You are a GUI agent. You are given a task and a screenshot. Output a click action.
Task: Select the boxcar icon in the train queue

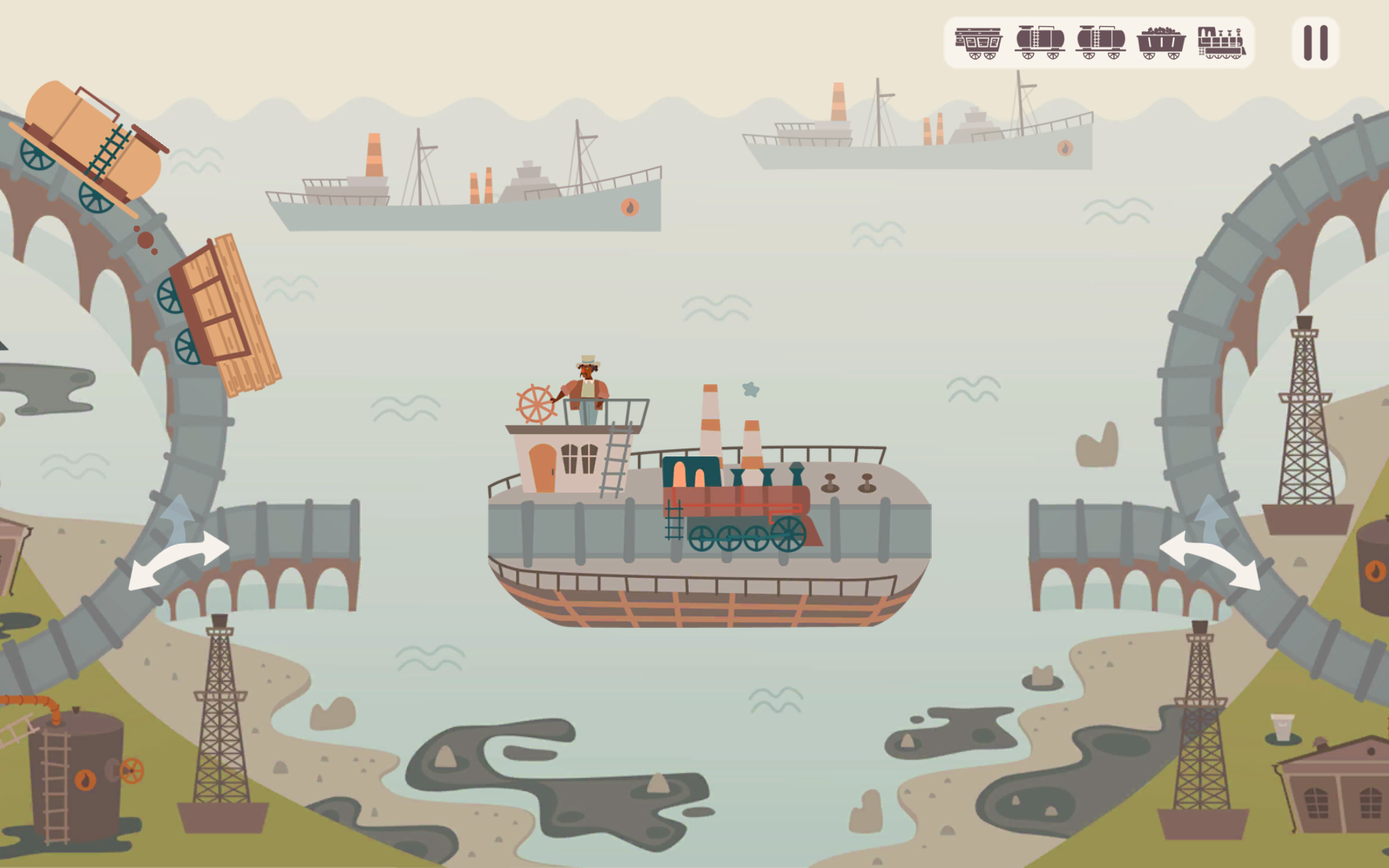coord(978,43)
